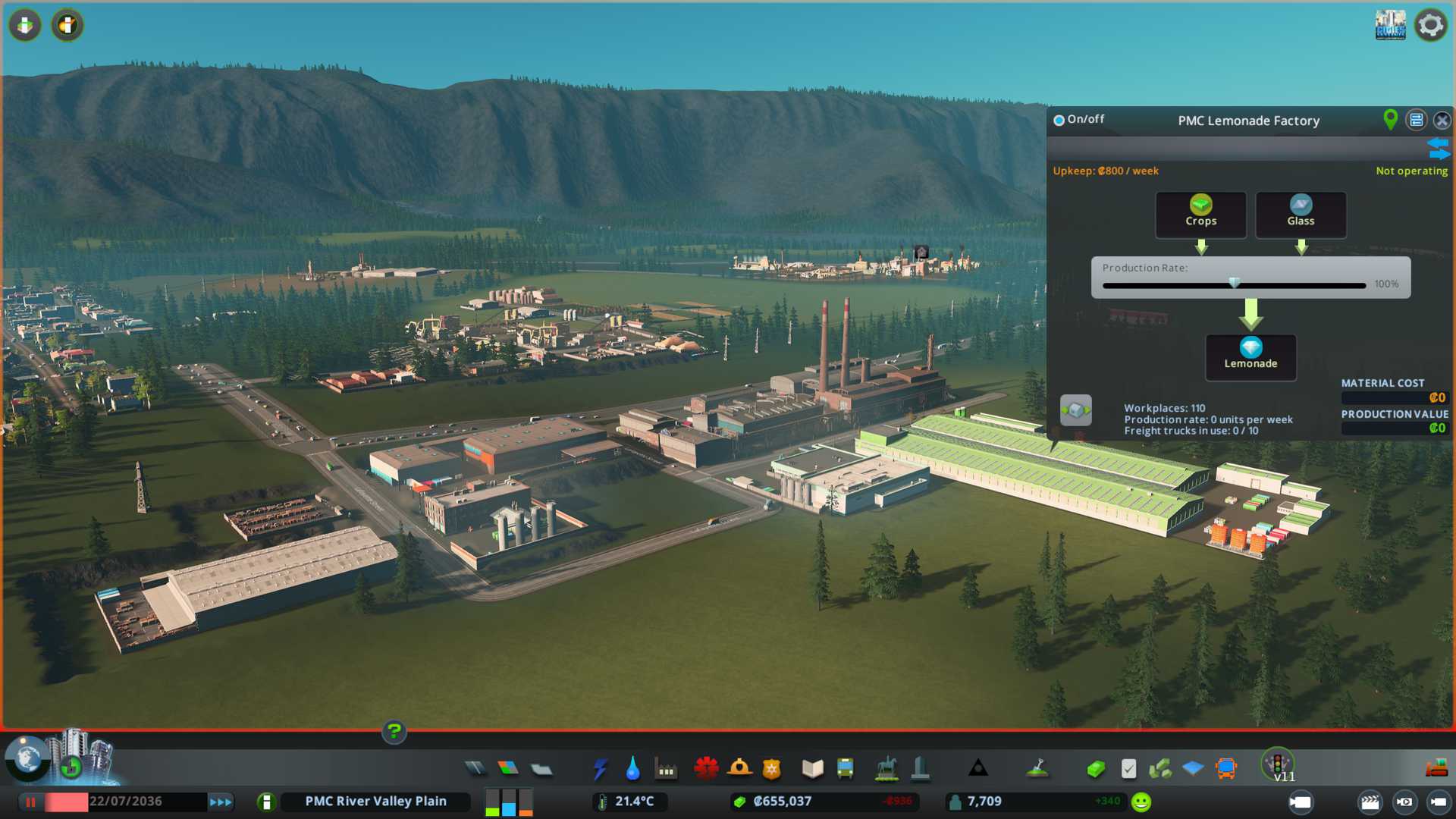The width and height of the screenshot is (1456, 819).
Task: Locate the factory with the green pin
Action: point(1390,119)
